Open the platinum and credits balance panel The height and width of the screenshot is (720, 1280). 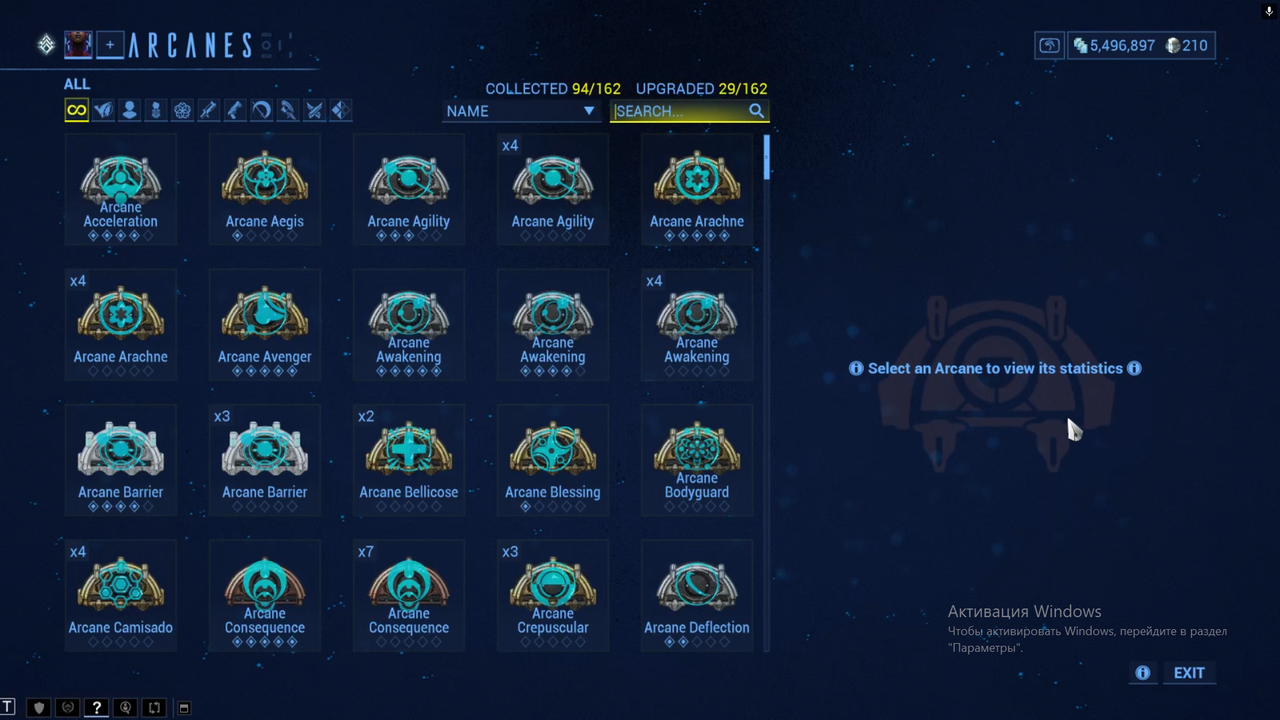(1141, 45)
